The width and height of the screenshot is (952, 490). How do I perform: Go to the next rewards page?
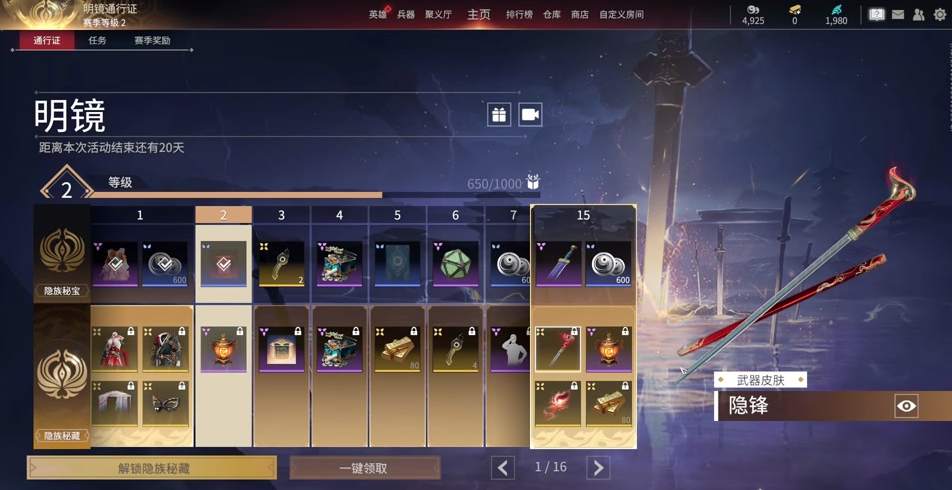coord(598,467)
